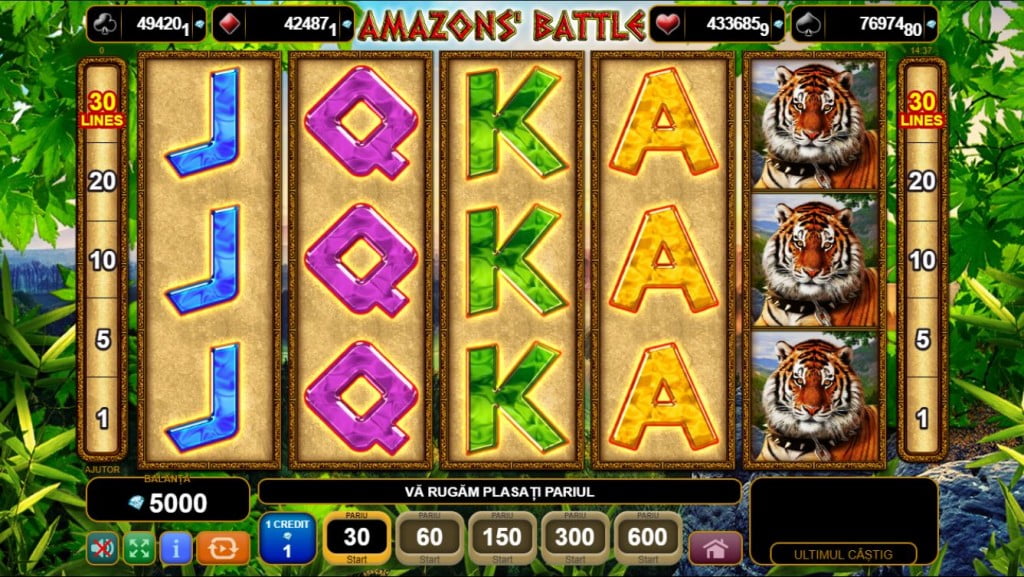Show the spades jackpot counter
Image resolution: width=1024 pixels, height=577 pixels.
click(865, 24)
